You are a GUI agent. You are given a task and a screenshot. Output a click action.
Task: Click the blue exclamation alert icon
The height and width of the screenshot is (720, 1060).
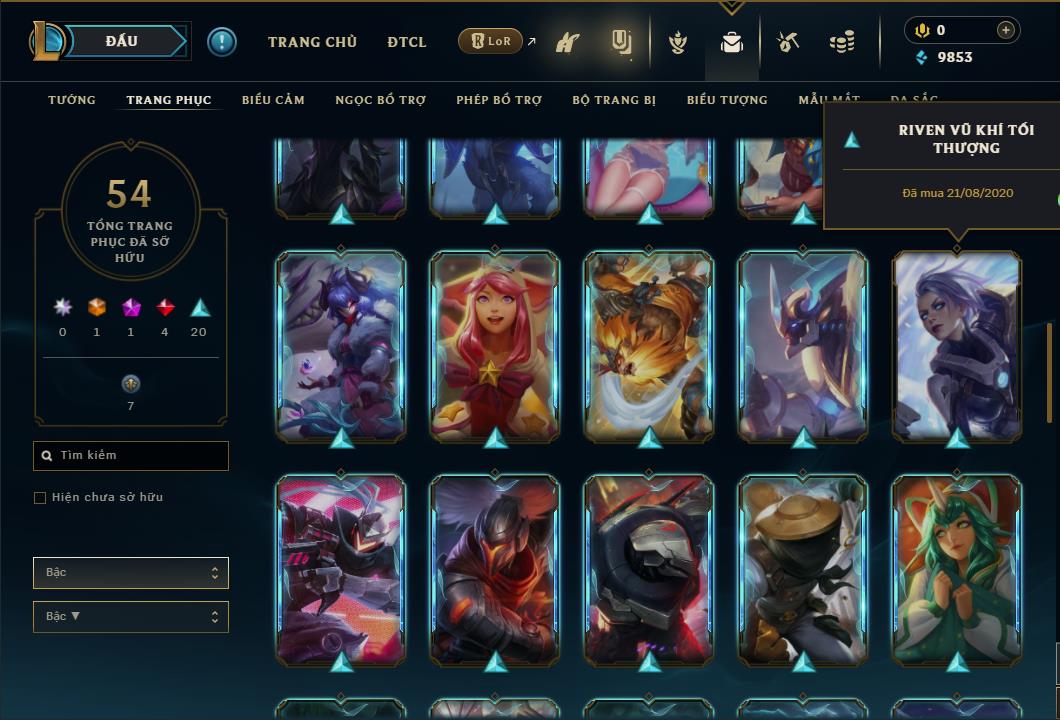tap(222, 42)
